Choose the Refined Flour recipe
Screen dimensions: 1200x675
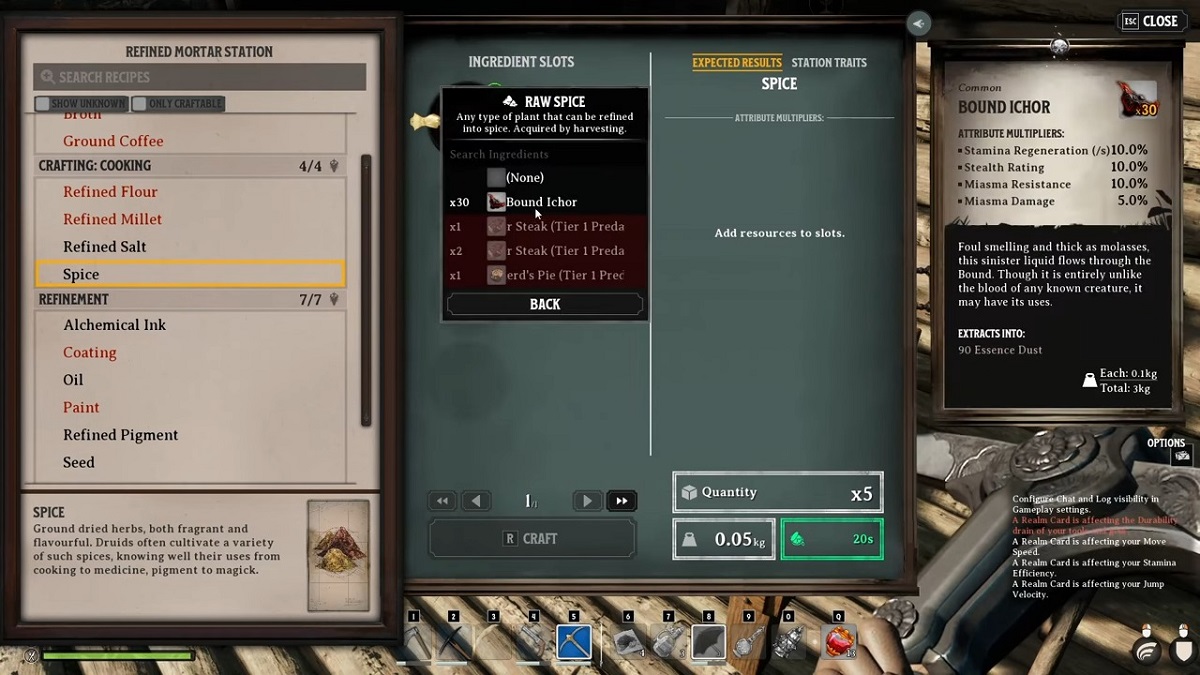(110, 192)
